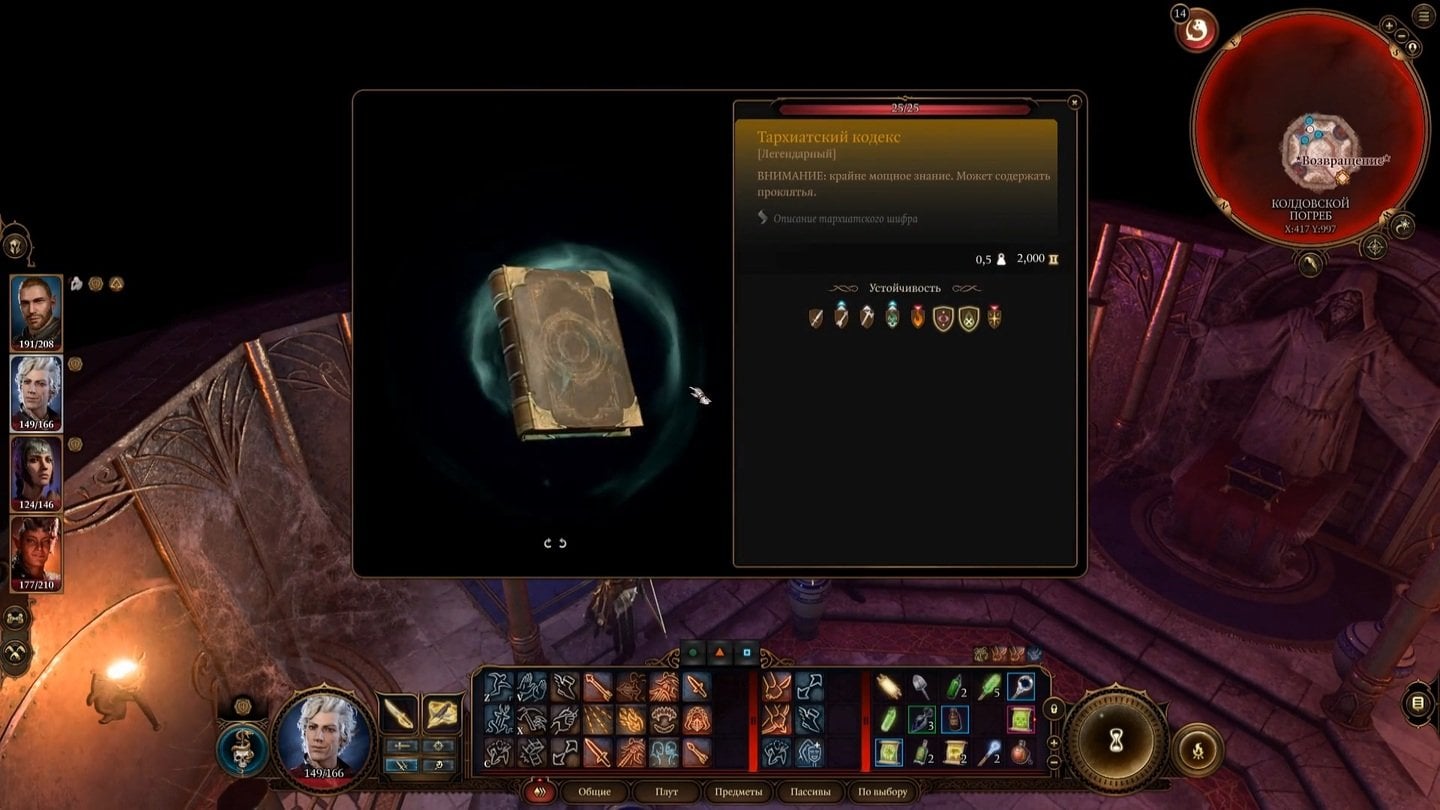Choose the По выбору hotbar tab
The height and width of the screenshot is (810, 1440).
[x=883, y=792]
